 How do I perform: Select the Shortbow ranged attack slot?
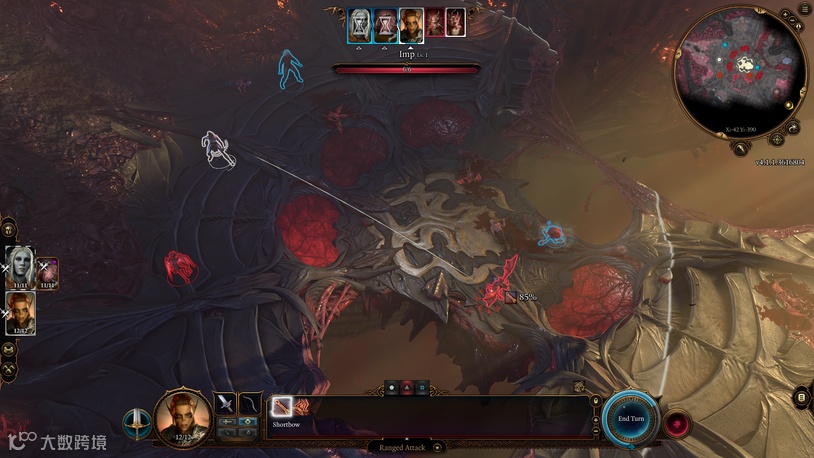pos(282,407)
